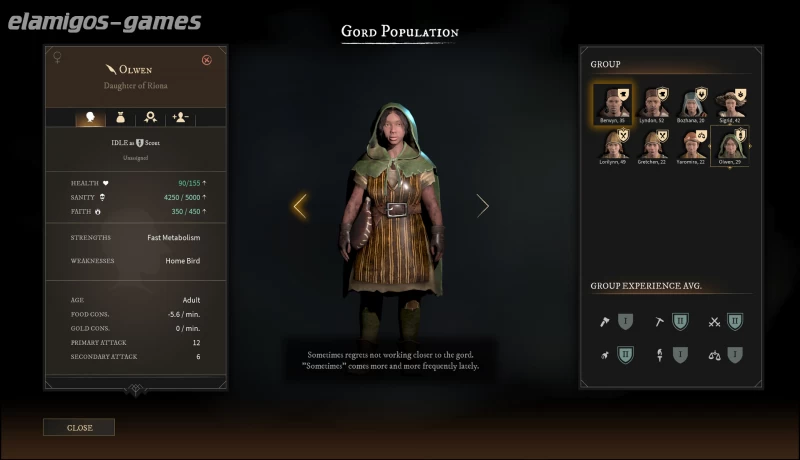
Task: Choose Gretchen from the group list
Action: click(x=654, y=145)
